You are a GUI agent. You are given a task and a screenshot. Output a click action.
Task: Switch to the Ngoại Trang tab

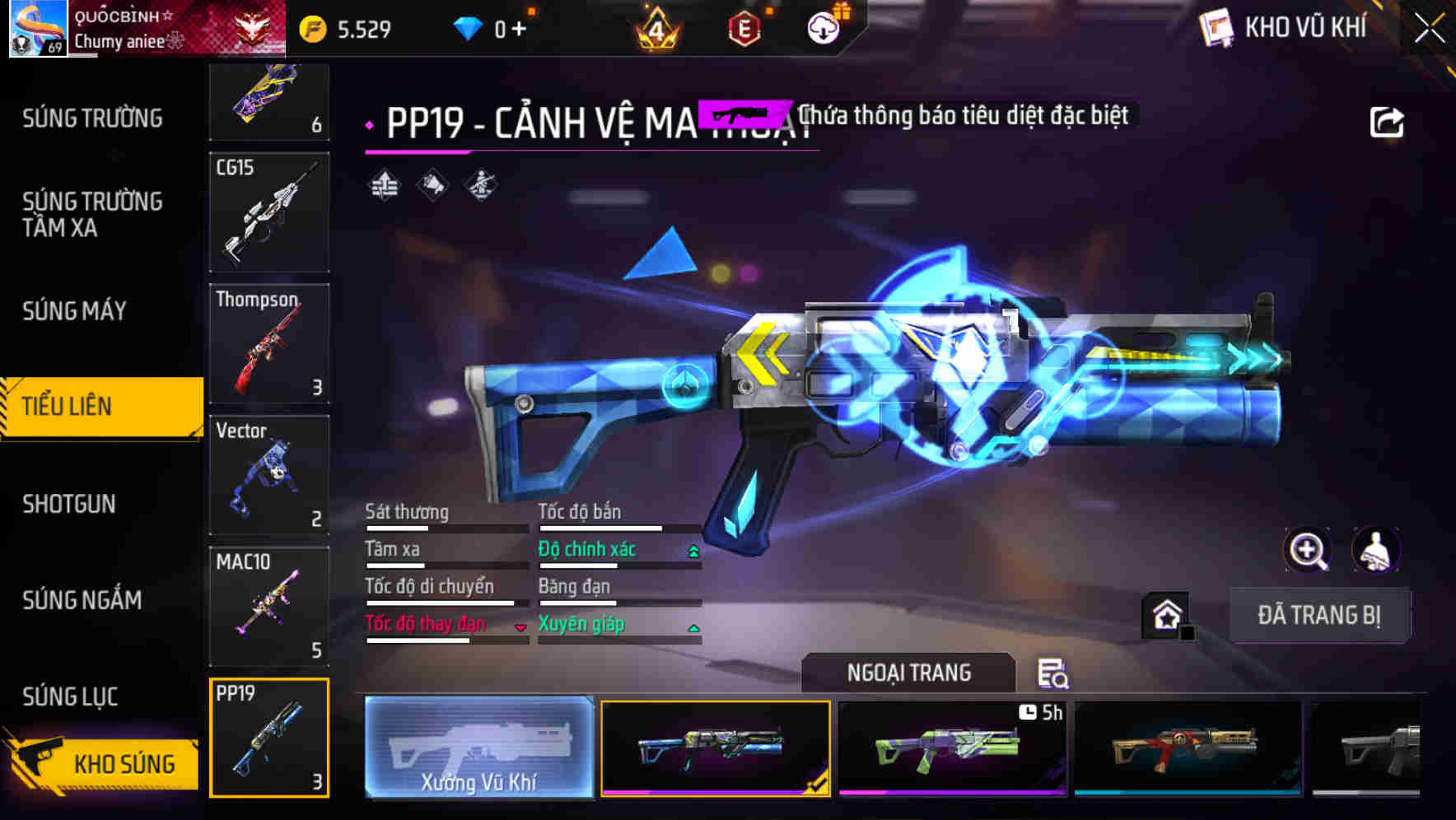click(908, 673)
